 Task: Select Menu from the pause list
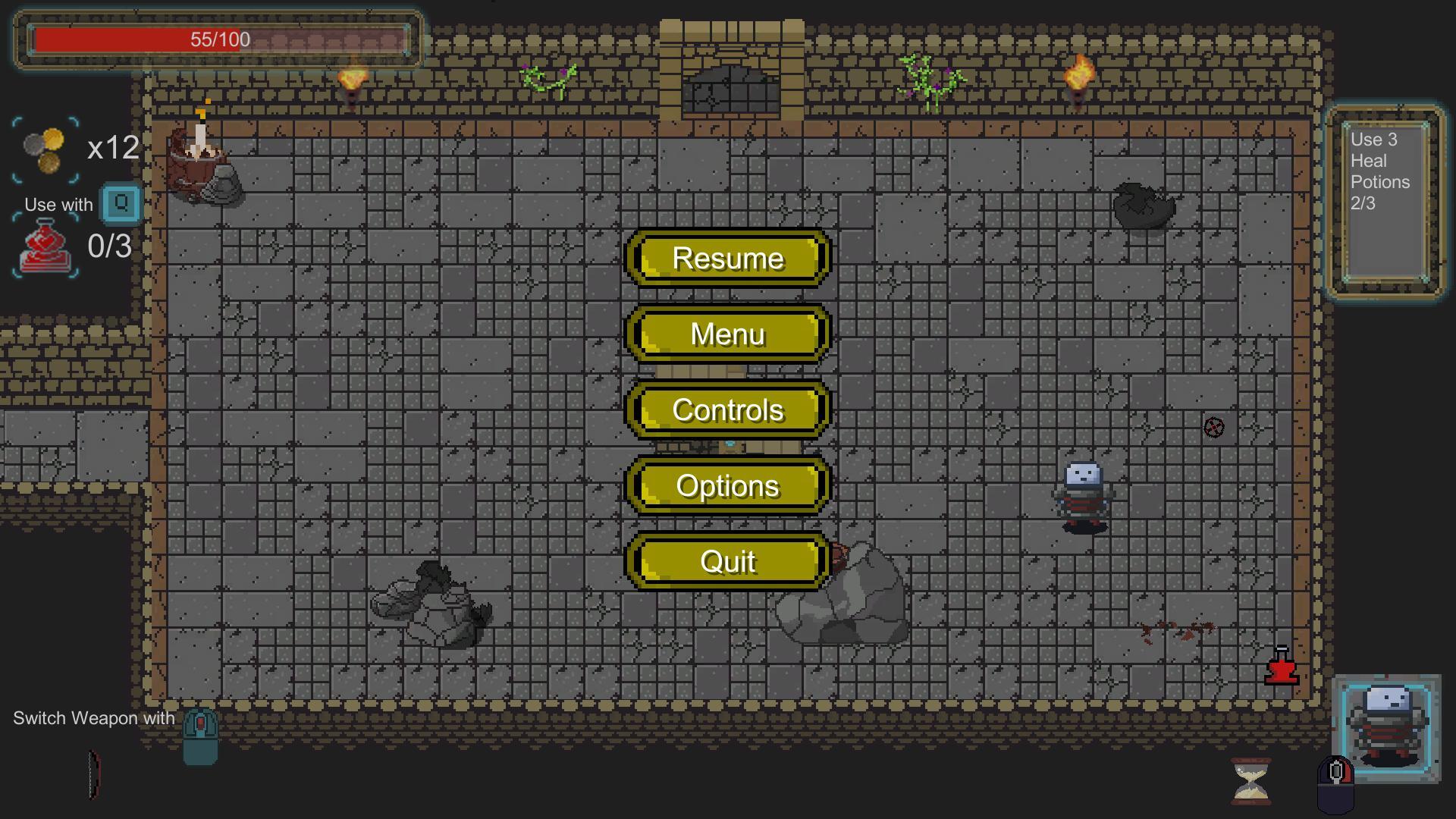pos(727,334)
